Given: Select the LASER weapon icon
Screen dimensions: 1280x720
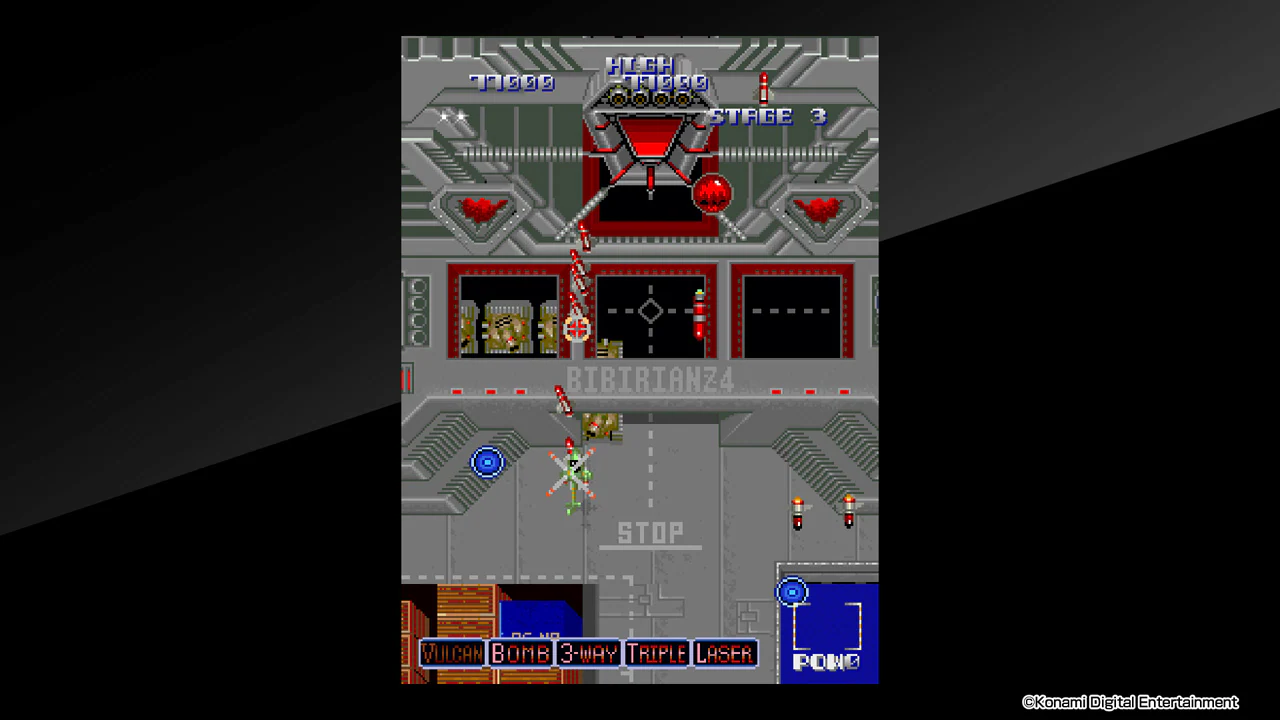Looking at the screenshot, I should 724,653.
